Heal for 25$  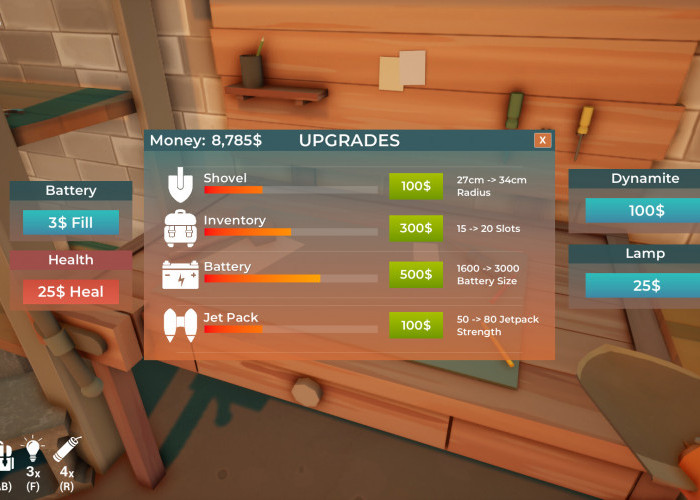click(x=71, y=292)
